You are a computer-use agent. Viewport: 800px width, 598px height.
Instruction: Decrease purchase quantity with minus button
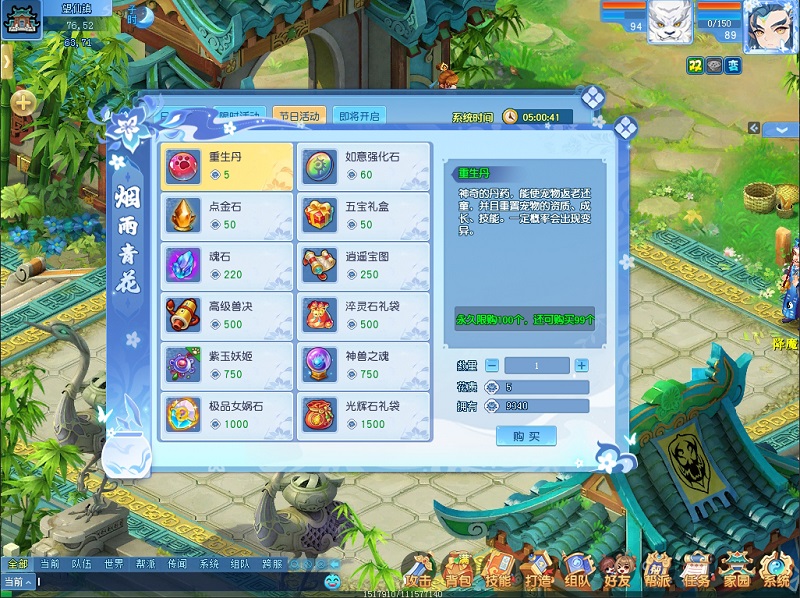492,365
